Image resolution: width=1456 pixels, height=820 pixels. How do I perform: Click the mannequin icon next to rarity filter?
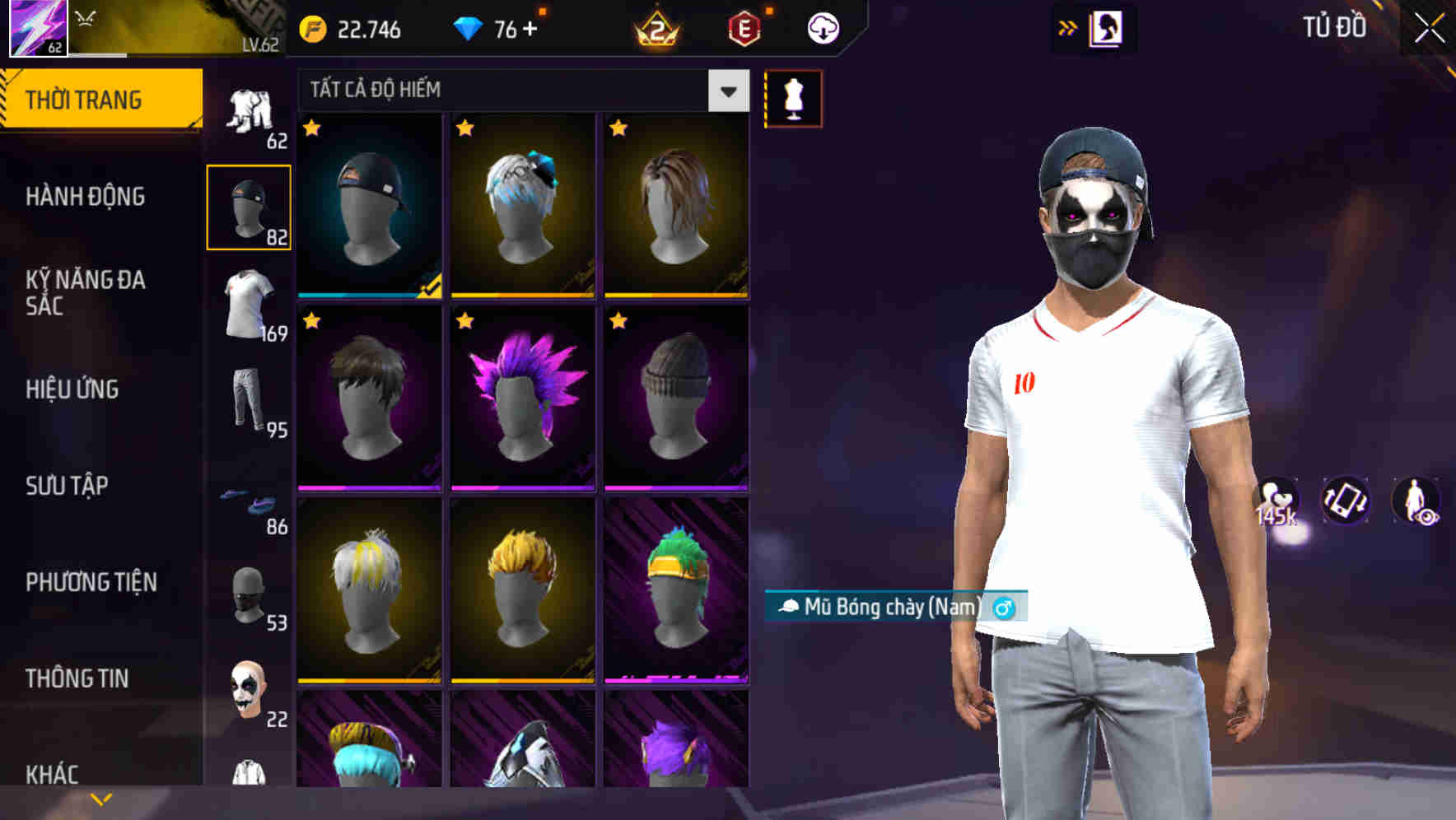pos(792,97)
